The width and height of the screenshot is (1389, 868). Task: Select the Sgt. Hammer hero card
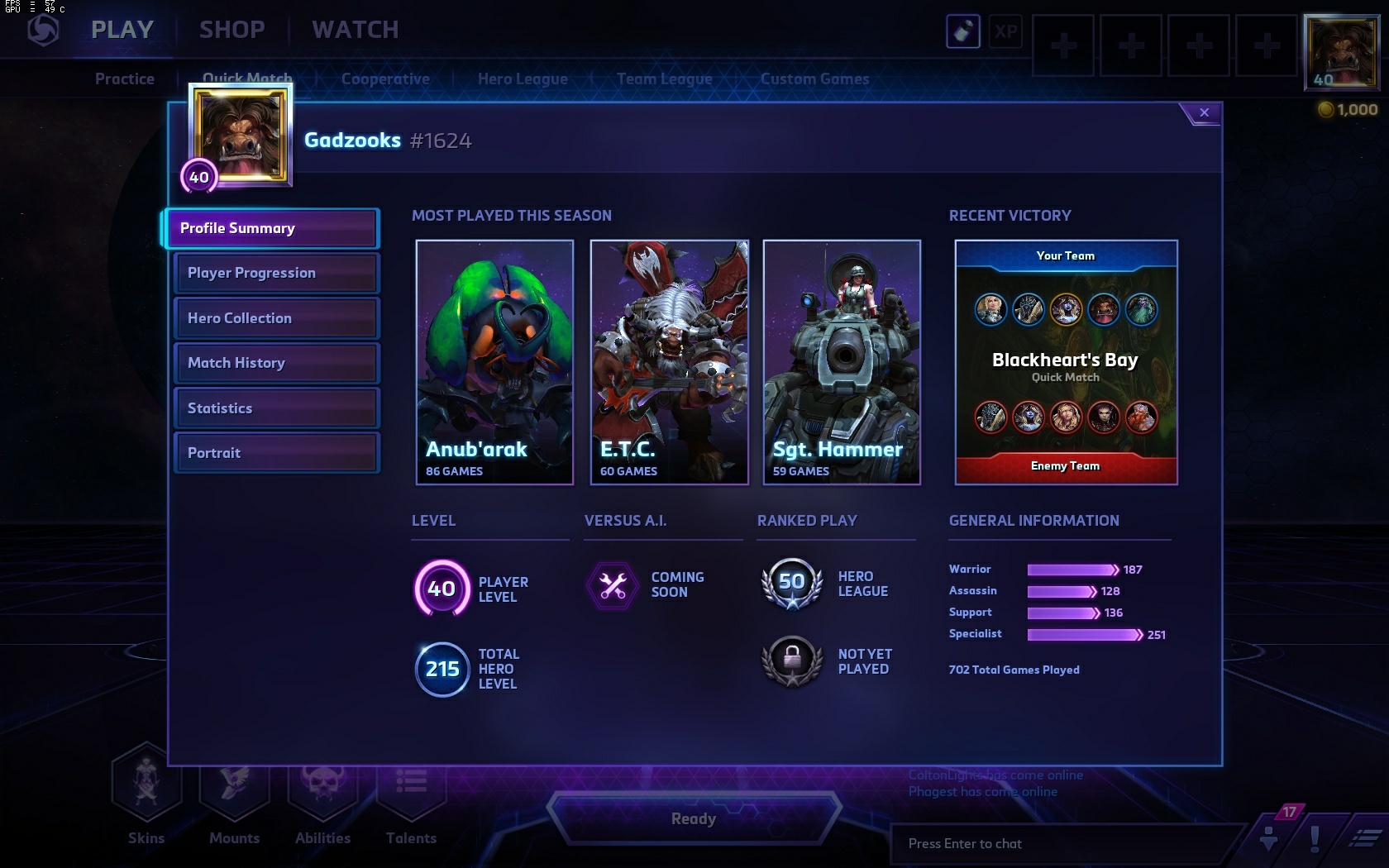click(x=842, y=362)
